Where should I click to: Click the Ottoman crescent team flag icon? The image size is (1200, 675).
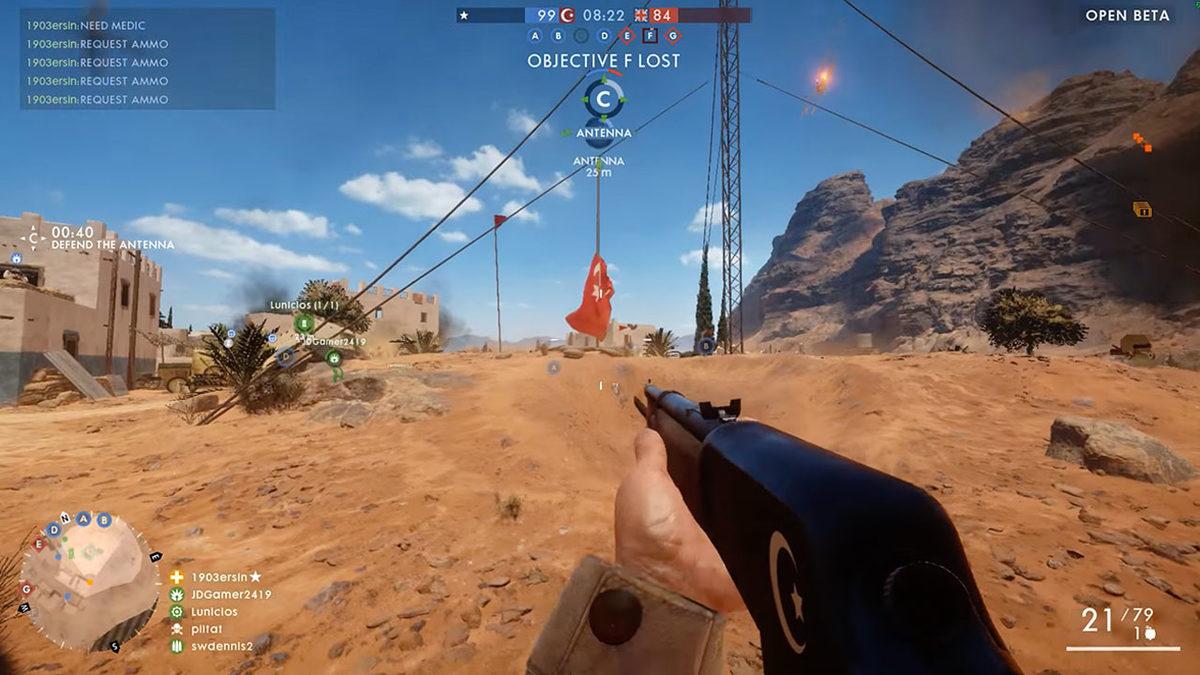tap(568, 16)
